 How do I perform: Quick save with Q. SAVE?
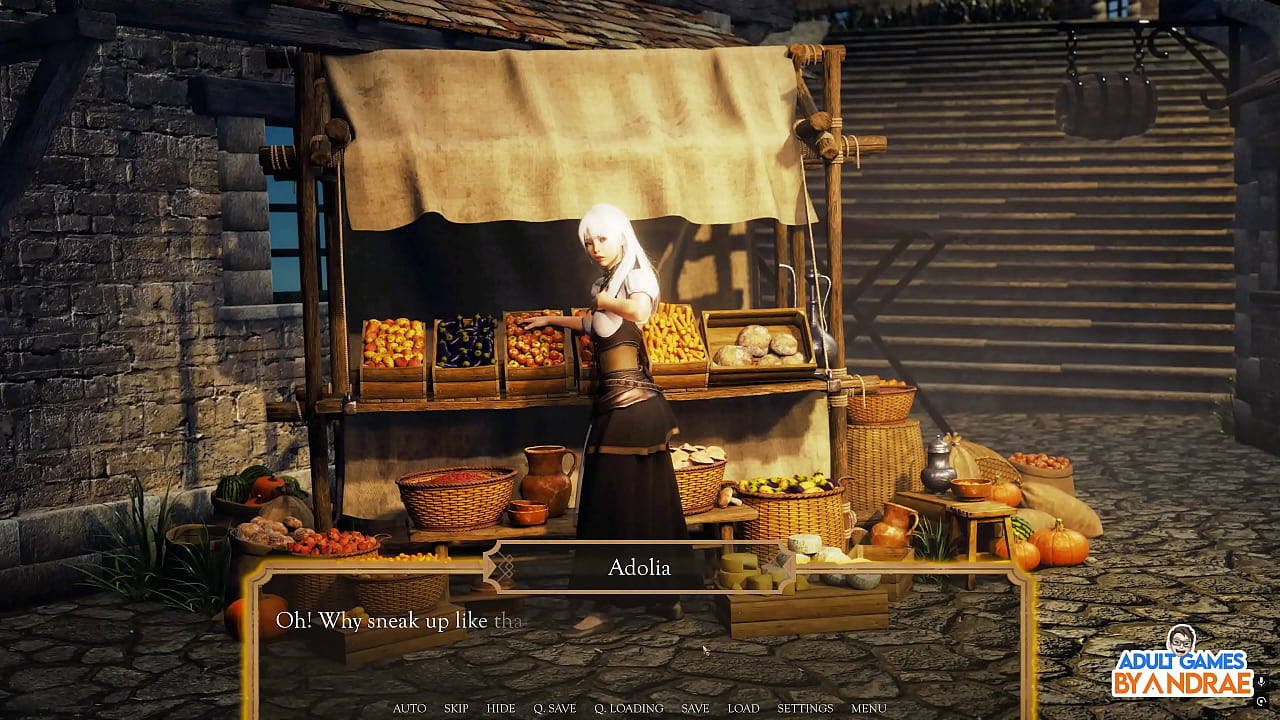[554, 708]
